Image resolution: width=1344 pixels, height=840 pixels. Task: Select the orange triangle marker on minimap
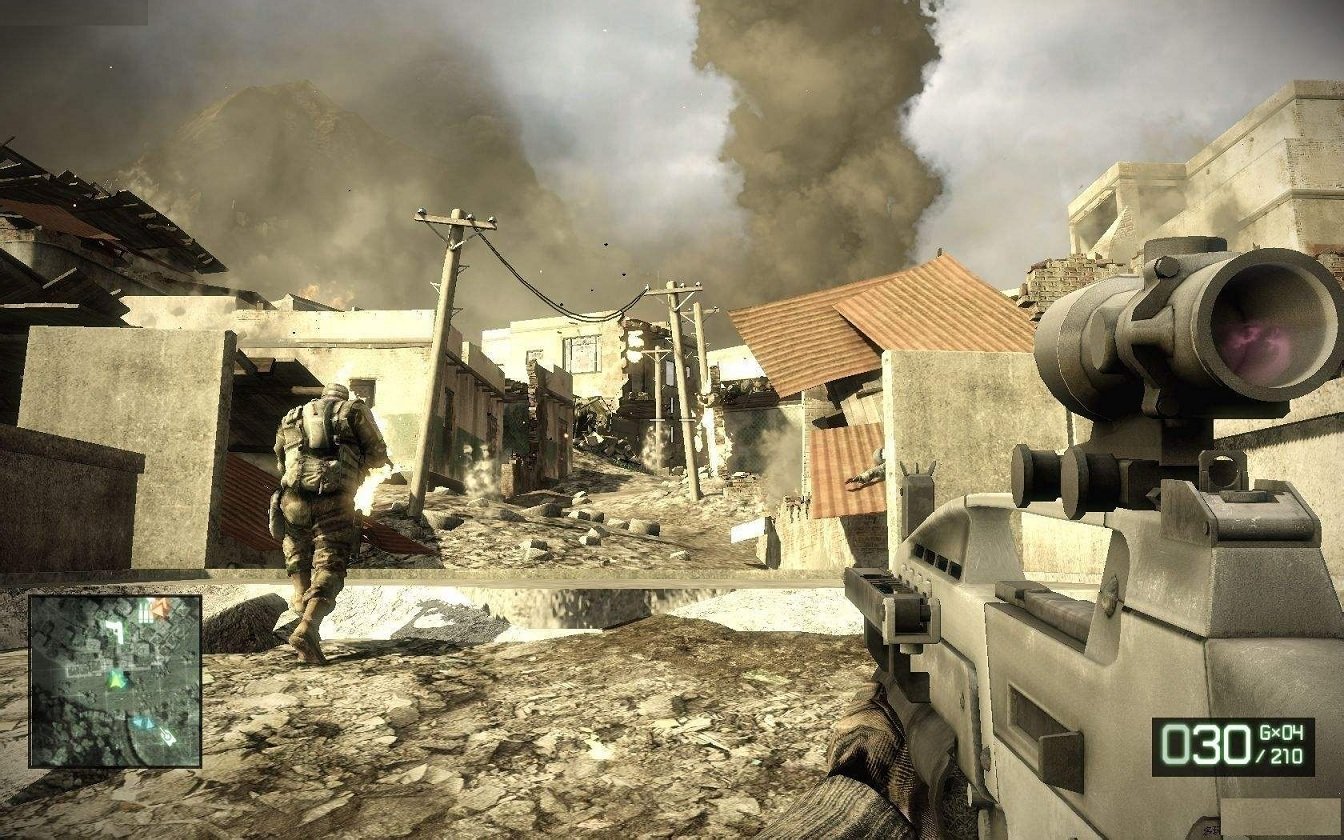(162, 606)
